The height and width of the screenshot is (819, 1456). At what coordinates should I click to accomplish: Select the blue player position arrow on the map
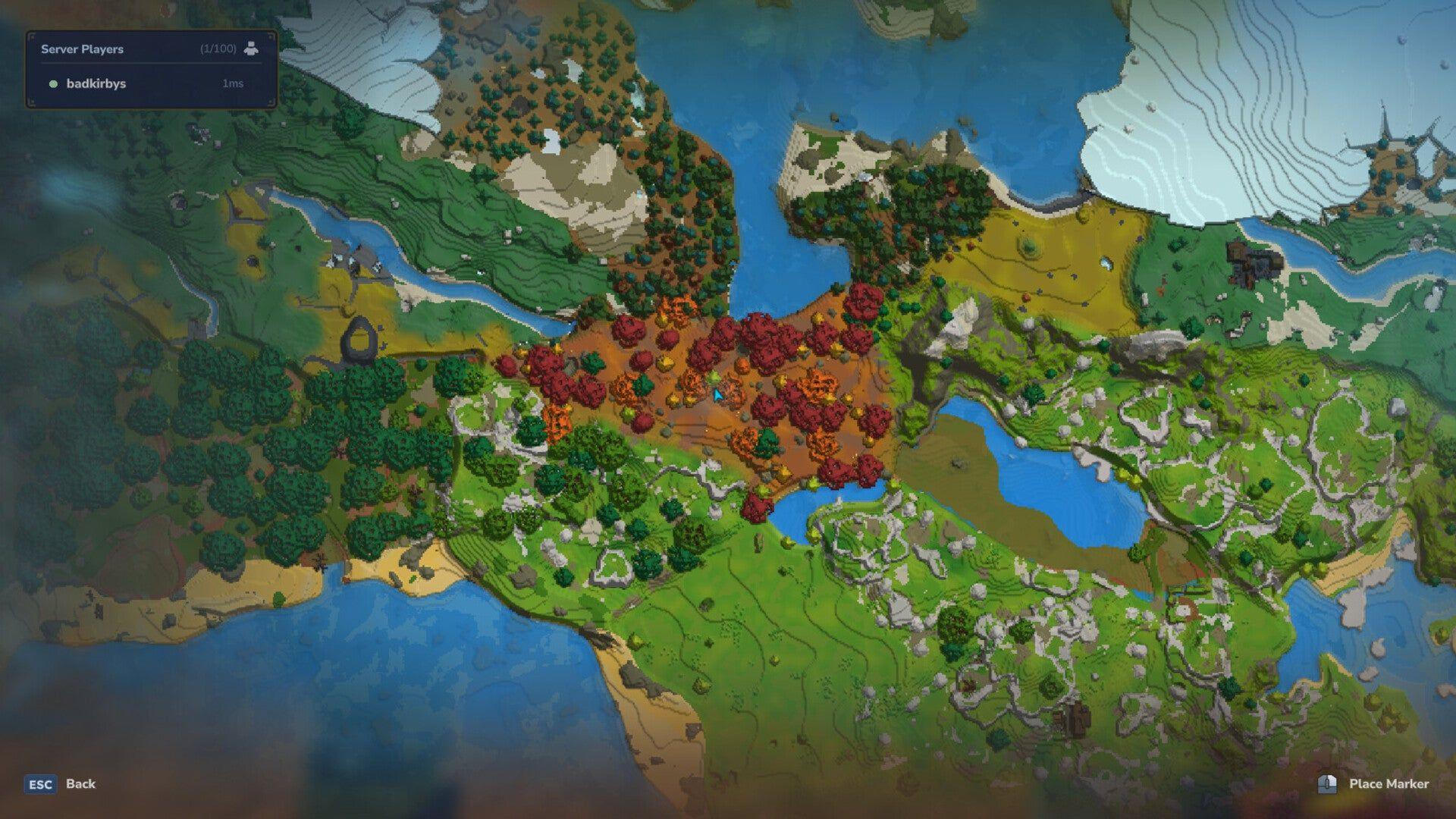tap(717, 395)
